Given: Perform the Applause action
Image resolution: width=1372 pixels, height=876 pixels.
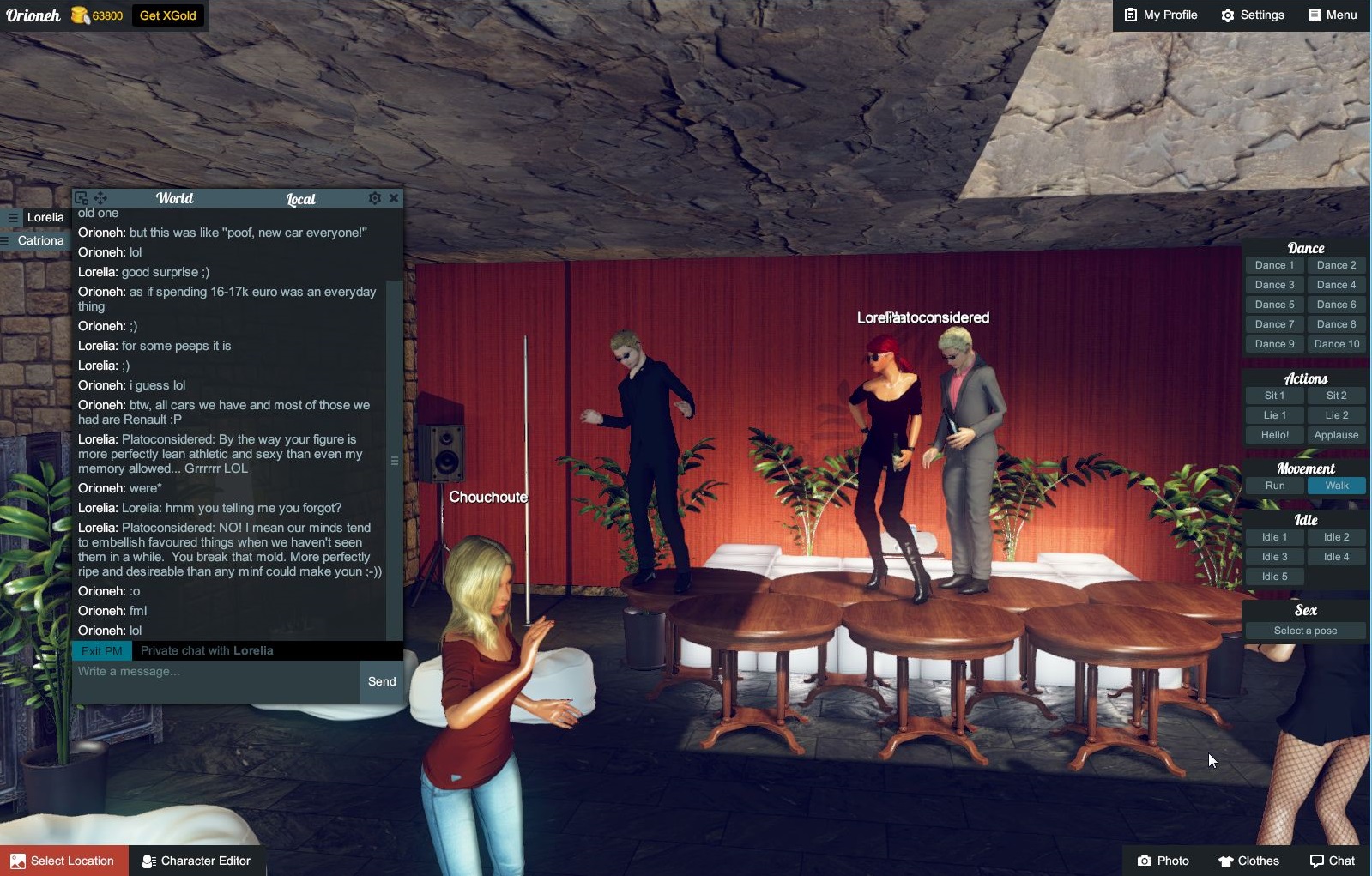Looking at the screenshot, I should pos(1337,435).
